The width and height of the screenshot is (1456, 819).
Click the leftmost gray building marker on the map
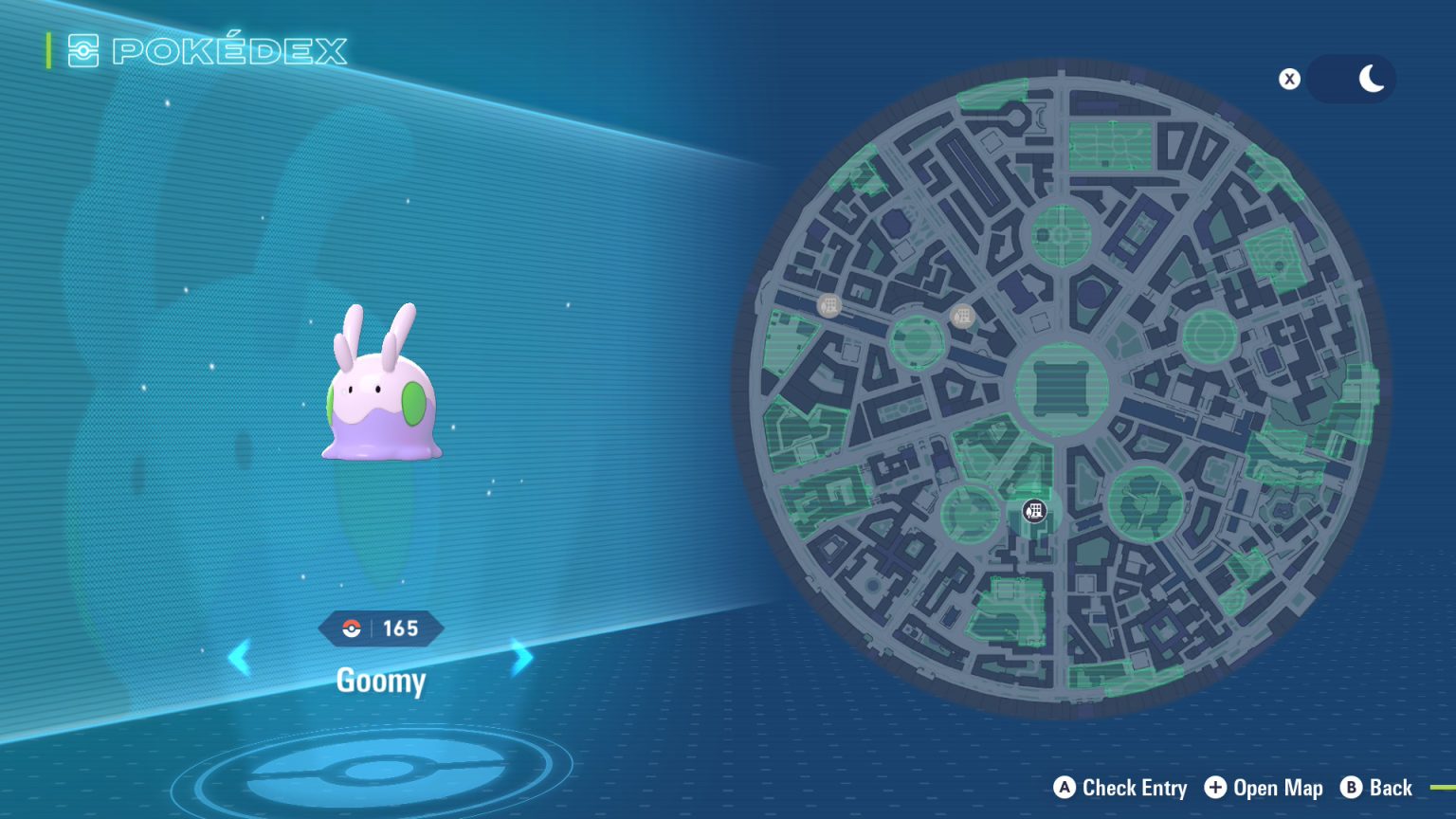coord(829,305)
